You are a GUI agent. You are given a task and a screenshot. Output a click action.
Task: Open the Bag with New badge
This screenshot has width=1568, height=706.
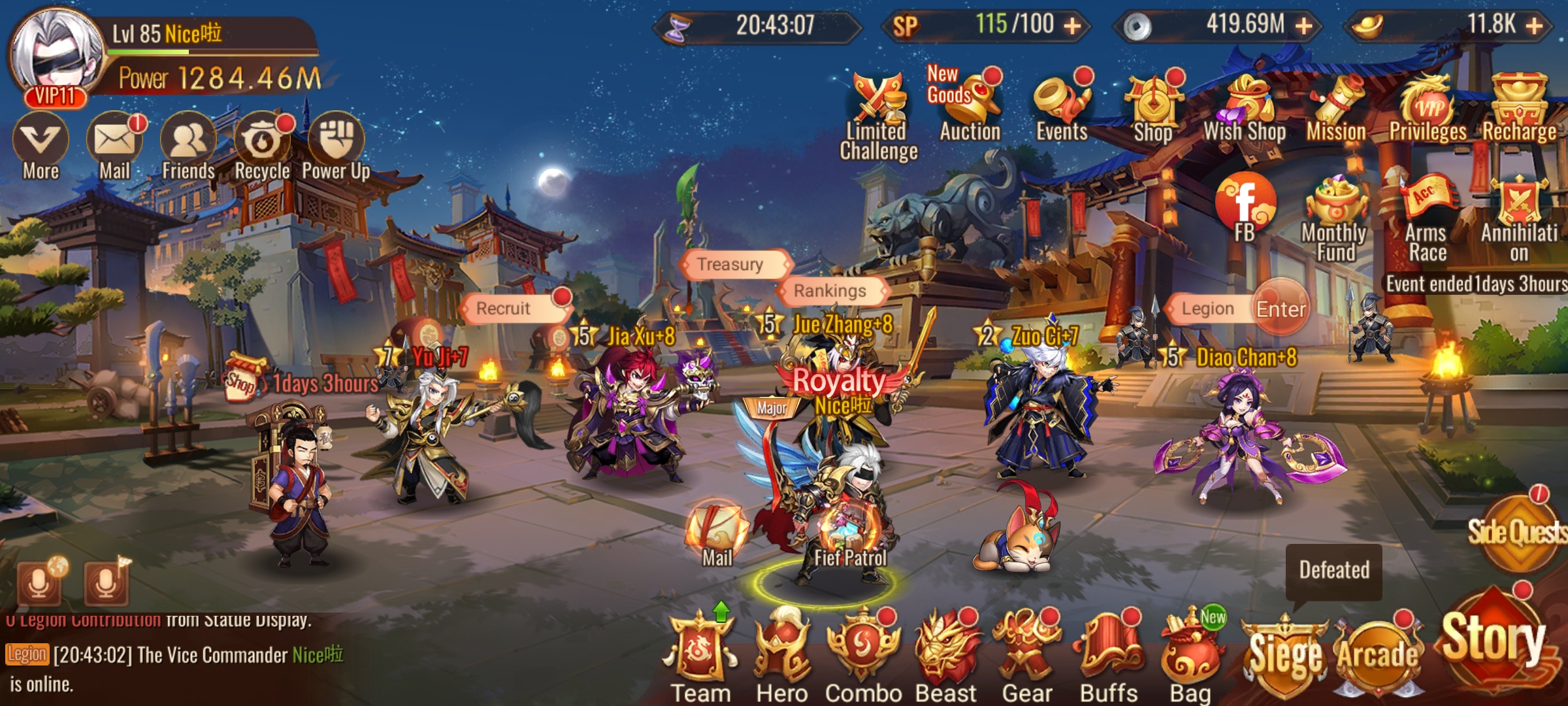(1188, 647)
